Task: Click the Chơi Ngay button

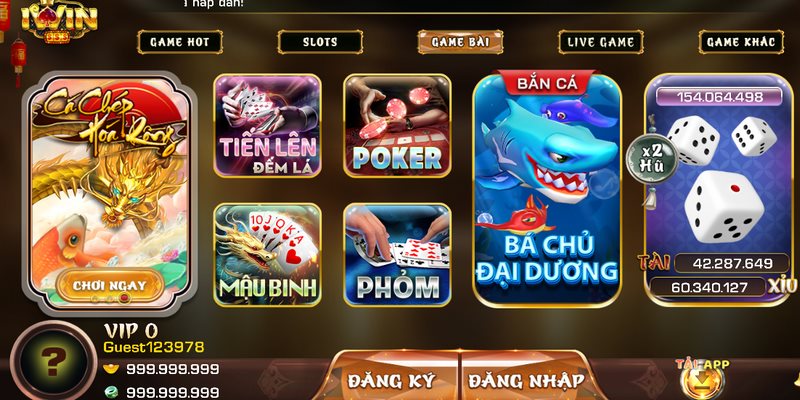Action: pos(109,285)
